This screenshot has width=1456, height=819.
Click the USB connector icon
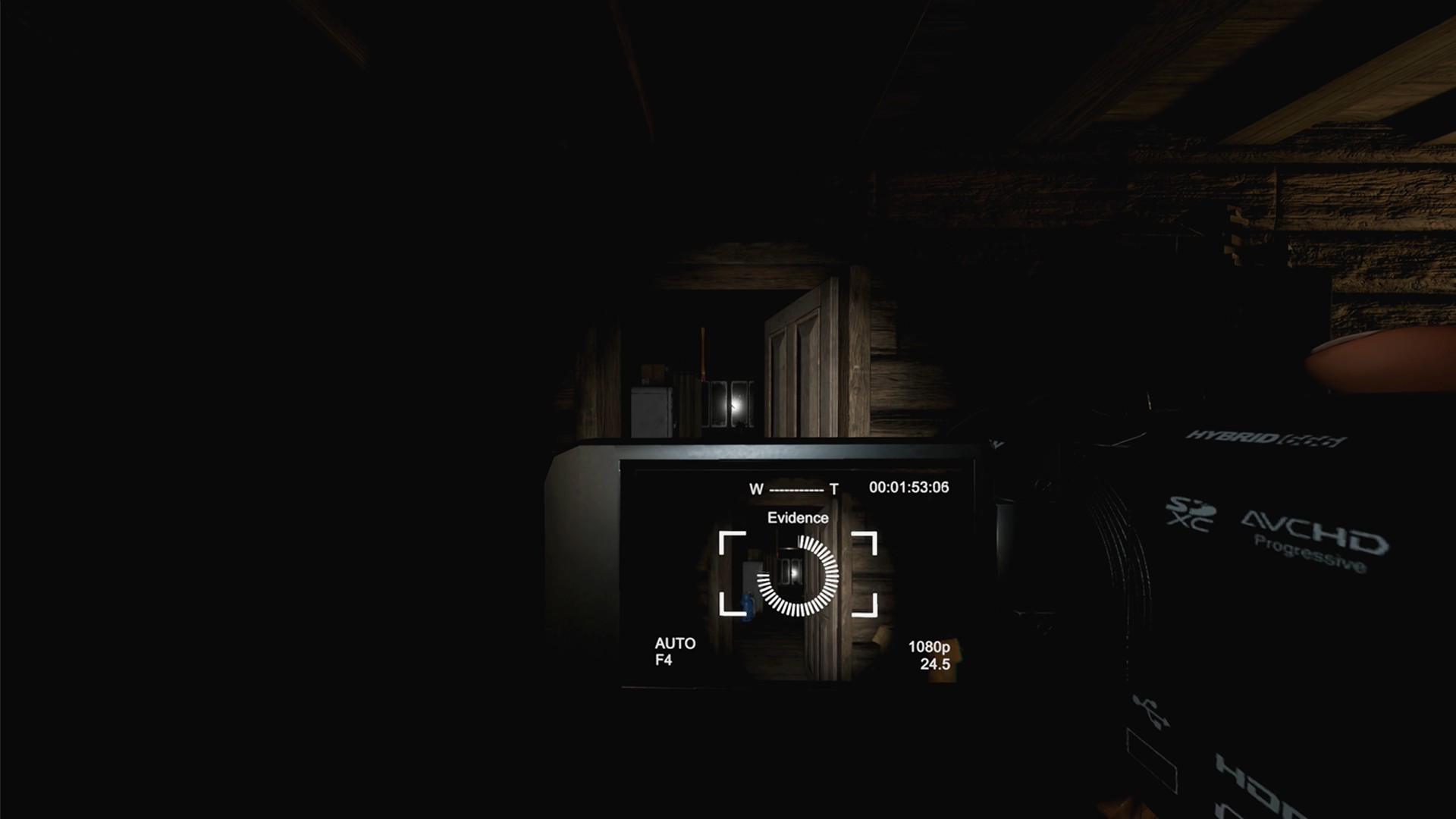click(x=1150, y=711)
